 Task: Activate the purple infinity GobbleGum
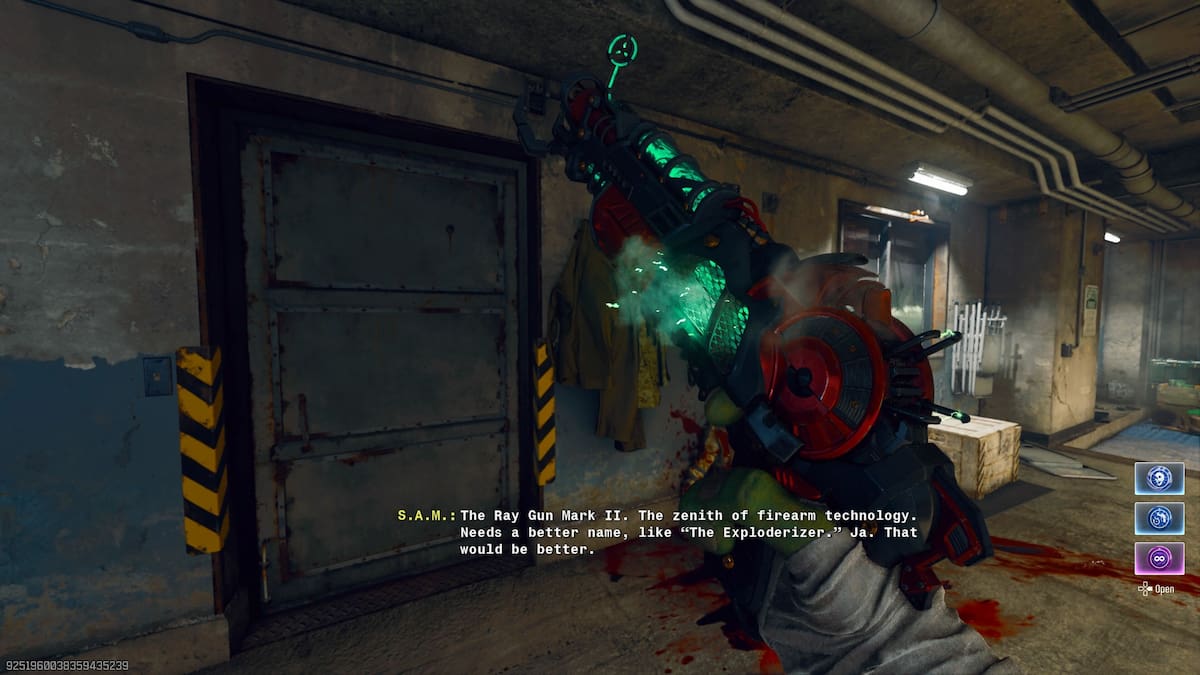(1159, 558)
